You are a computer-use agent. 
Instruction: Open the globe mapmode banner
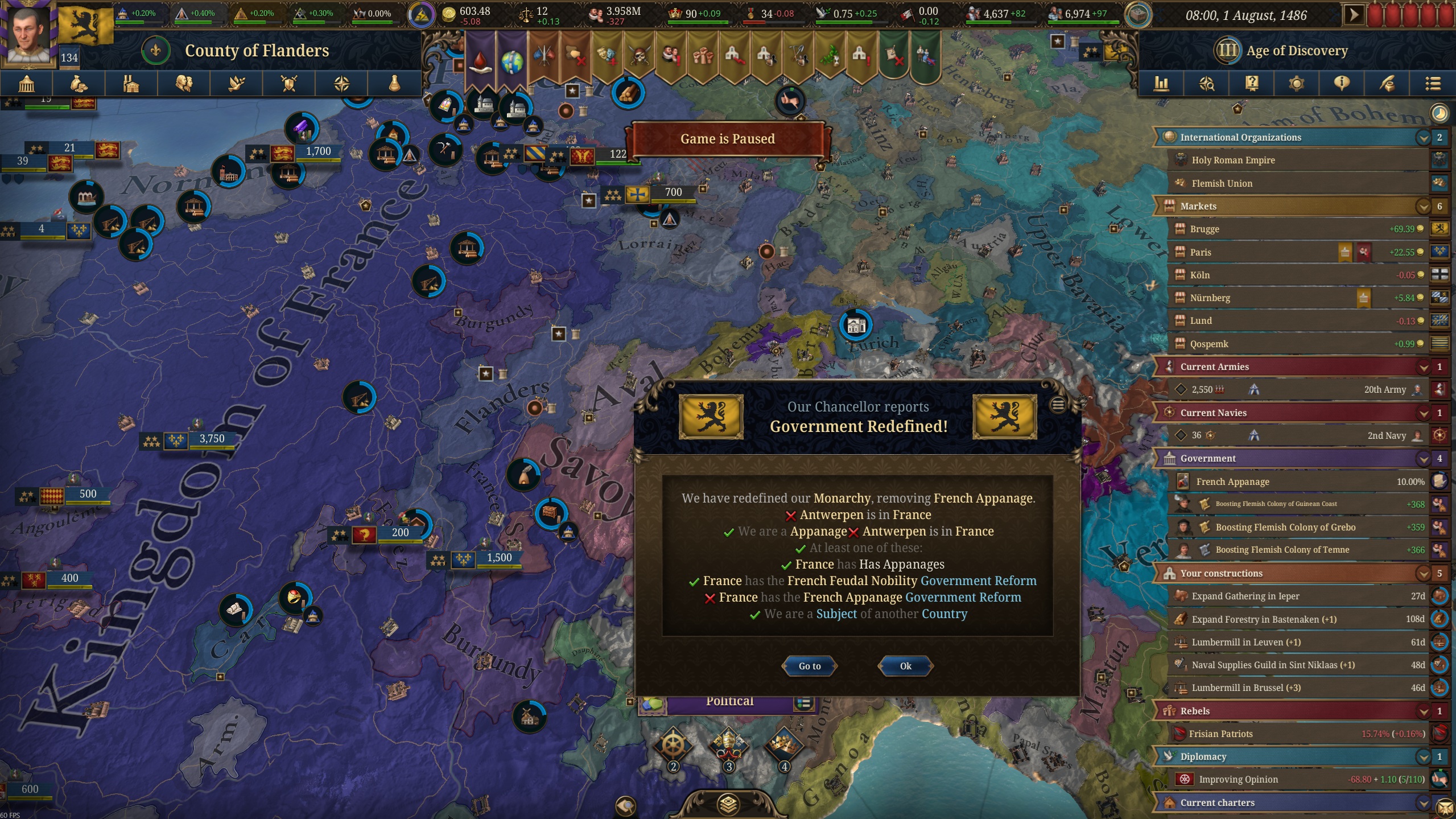pyautogui.click(x=514, y=57)
